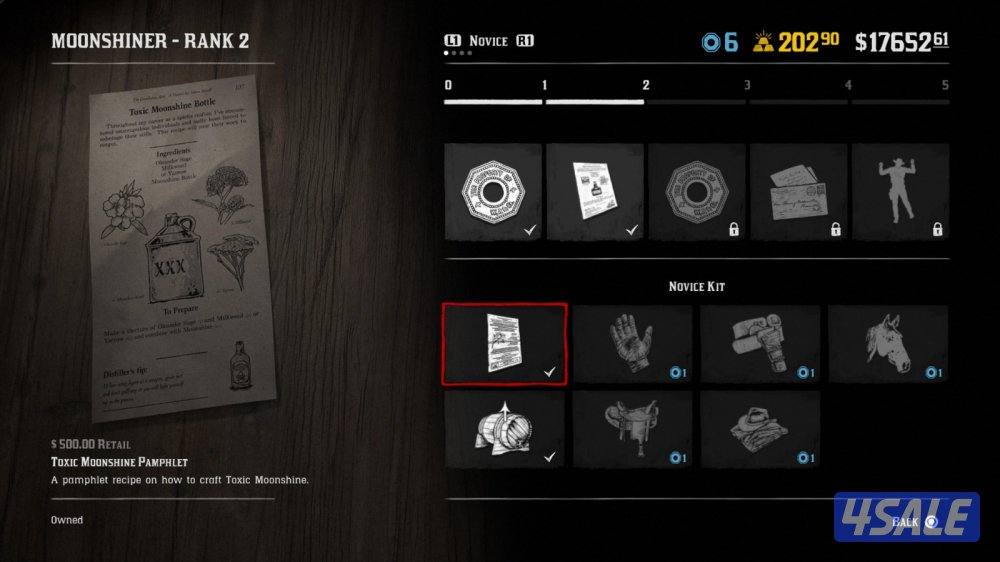Choose the hat and clothing item tile
This screenshot has width=1000, height=562.
[x=760, y=430]
